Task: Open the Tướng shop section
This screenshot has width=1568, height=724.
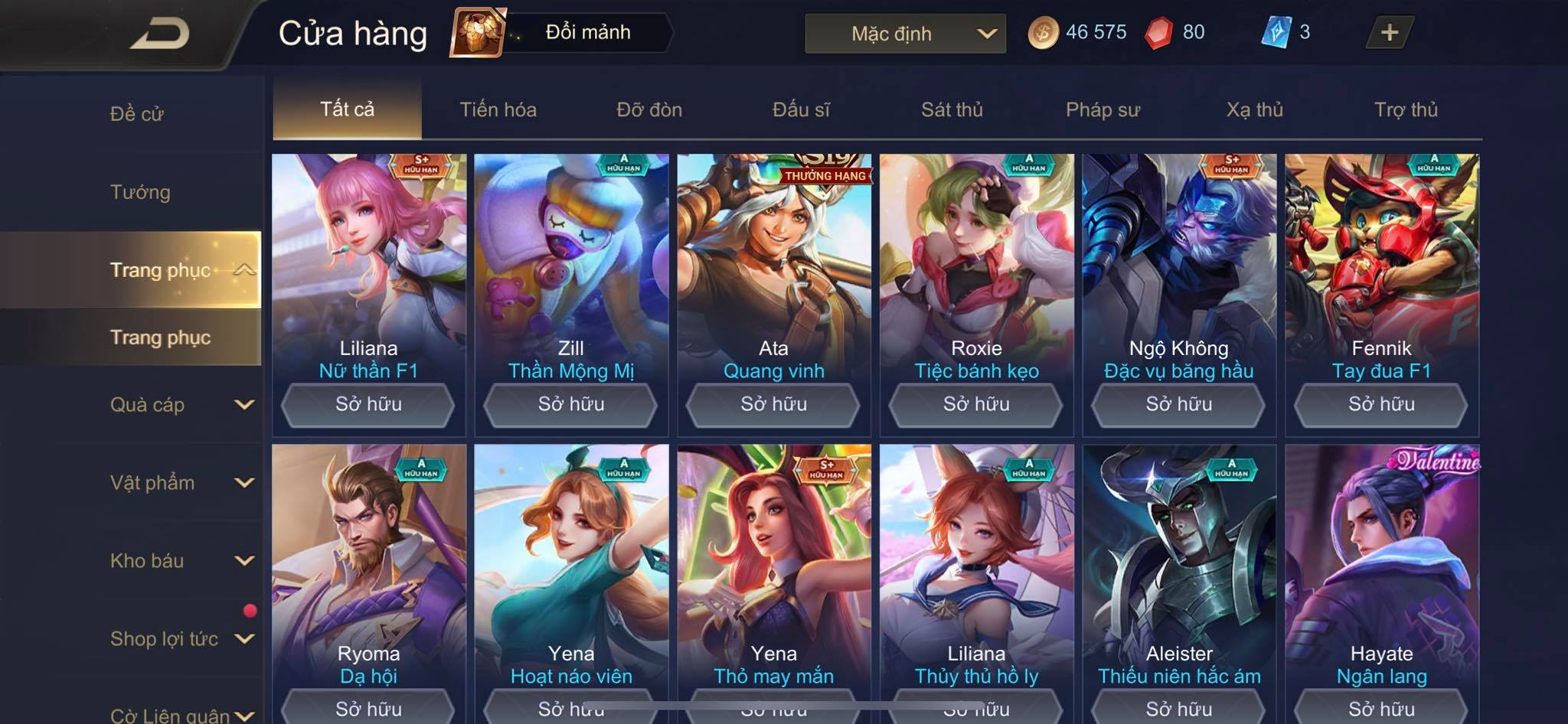Action: click(x=140, y=192)
